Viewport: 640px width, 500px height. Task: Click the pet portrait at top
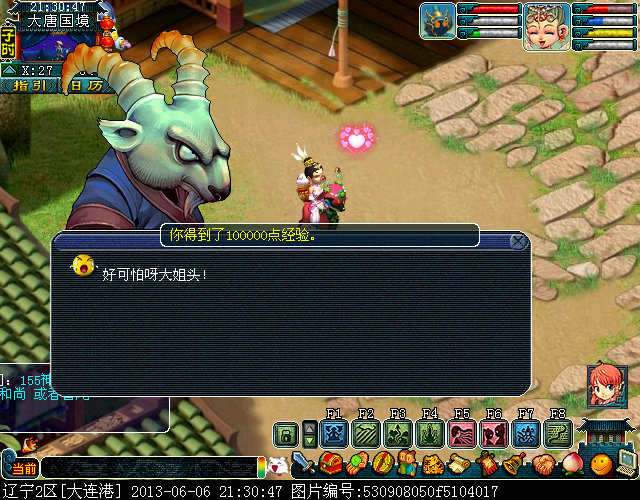click(x=437, y=20)
